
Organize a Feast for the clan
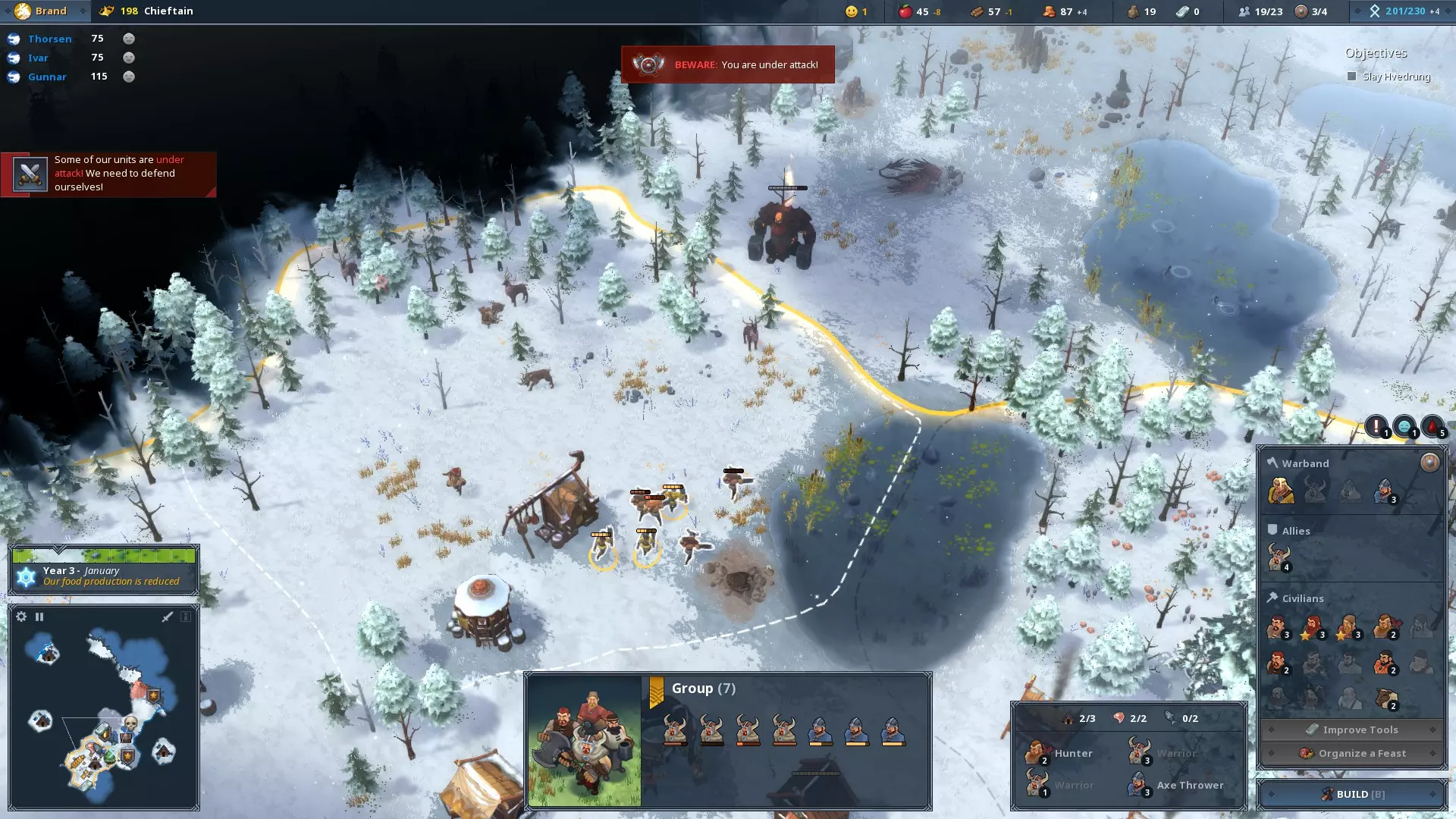tap(1352, 753)
